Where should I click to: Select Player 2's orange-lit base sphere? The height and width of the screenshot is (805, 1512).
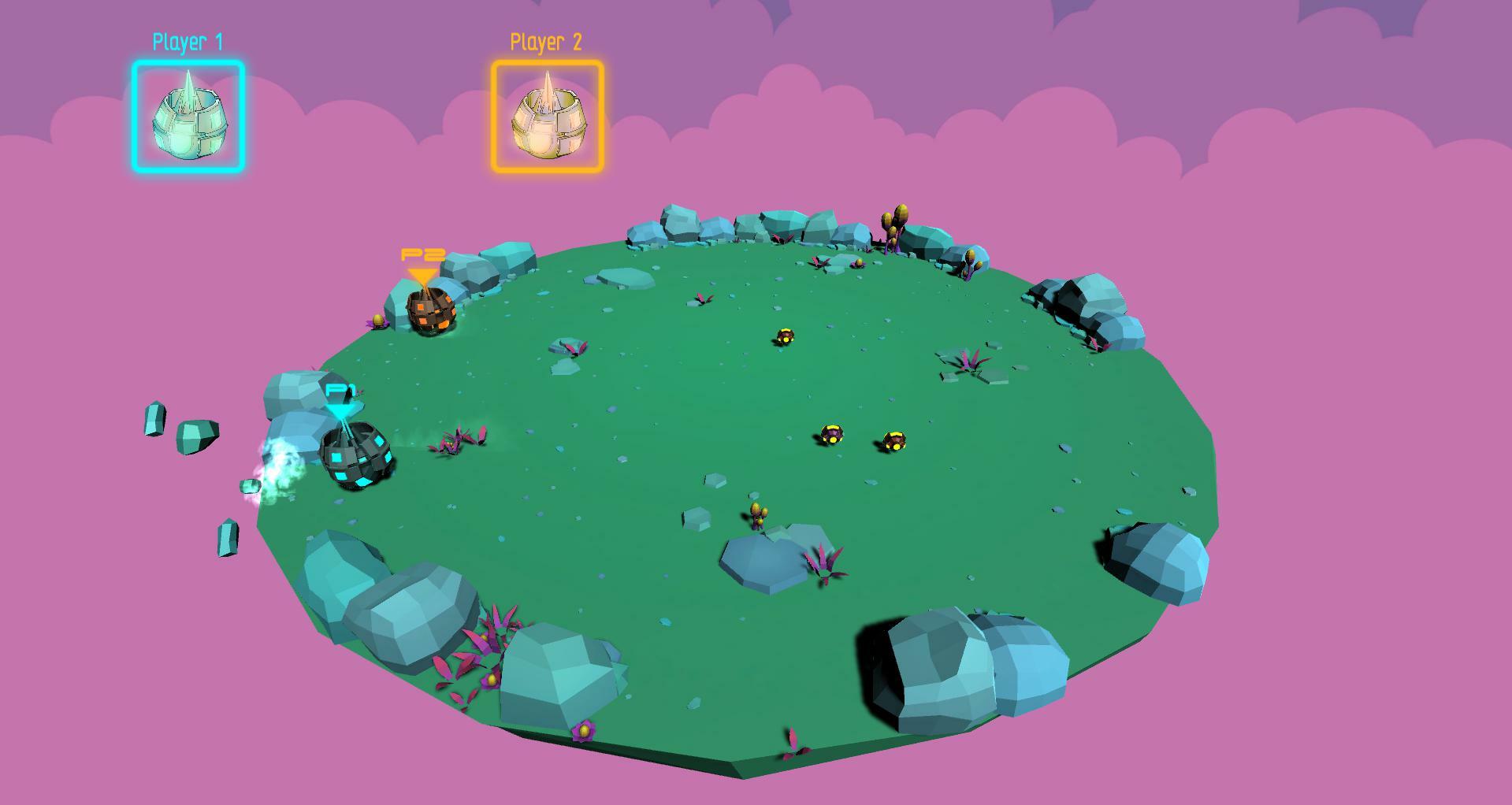click(x=431, y=313)
